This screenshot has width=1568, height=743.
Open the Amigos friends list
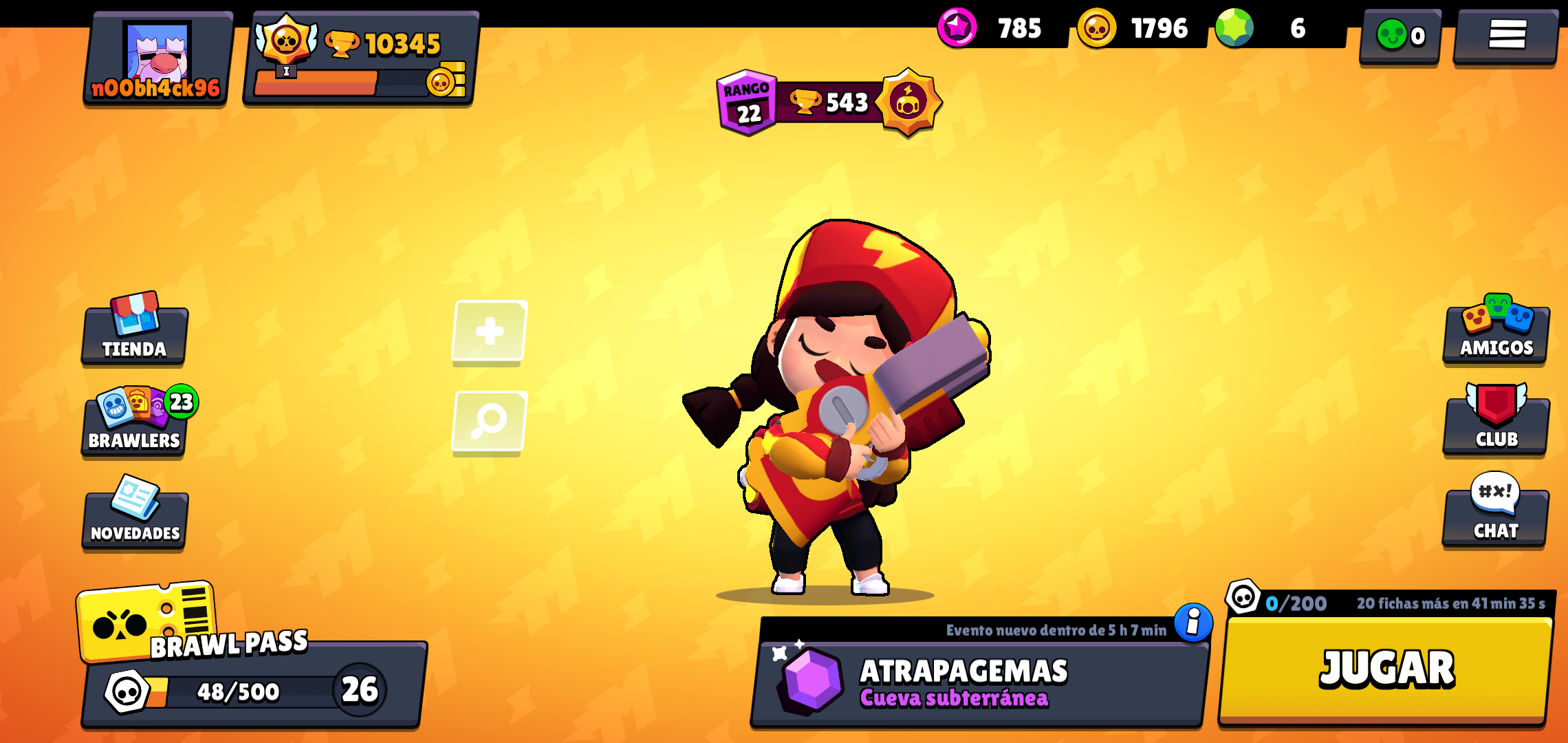1496,333
